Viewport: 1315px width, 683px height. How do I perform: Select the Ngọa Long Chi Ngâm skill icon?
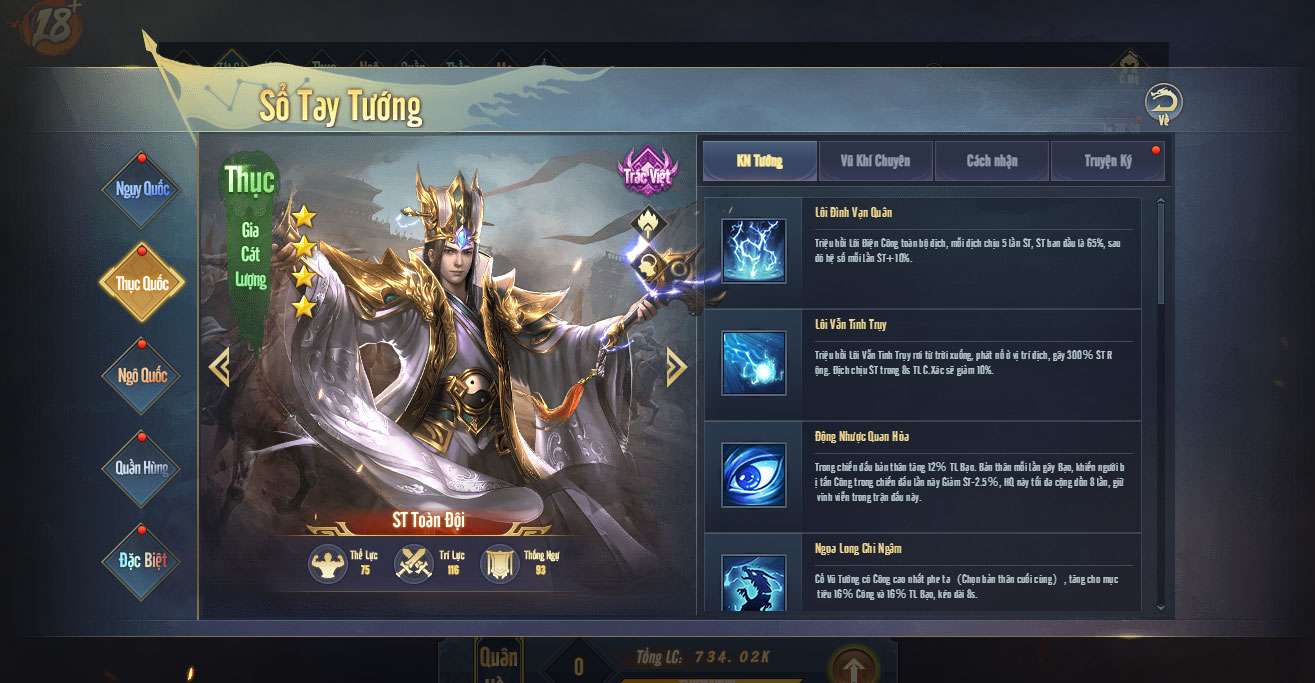(x=753, y=583)
